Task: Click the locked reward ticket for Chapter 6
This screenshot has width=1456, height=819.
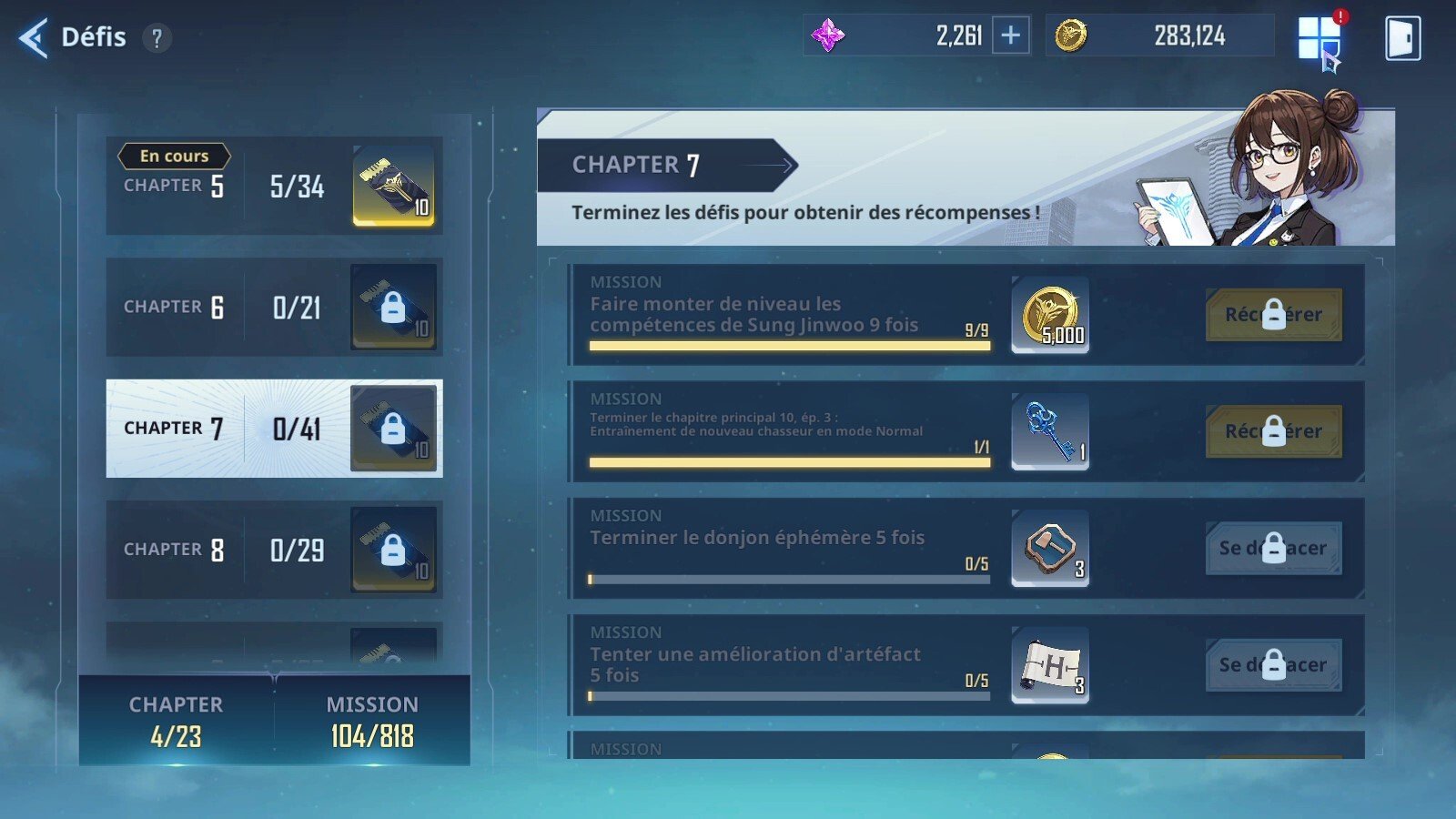Action: [393, 308]
